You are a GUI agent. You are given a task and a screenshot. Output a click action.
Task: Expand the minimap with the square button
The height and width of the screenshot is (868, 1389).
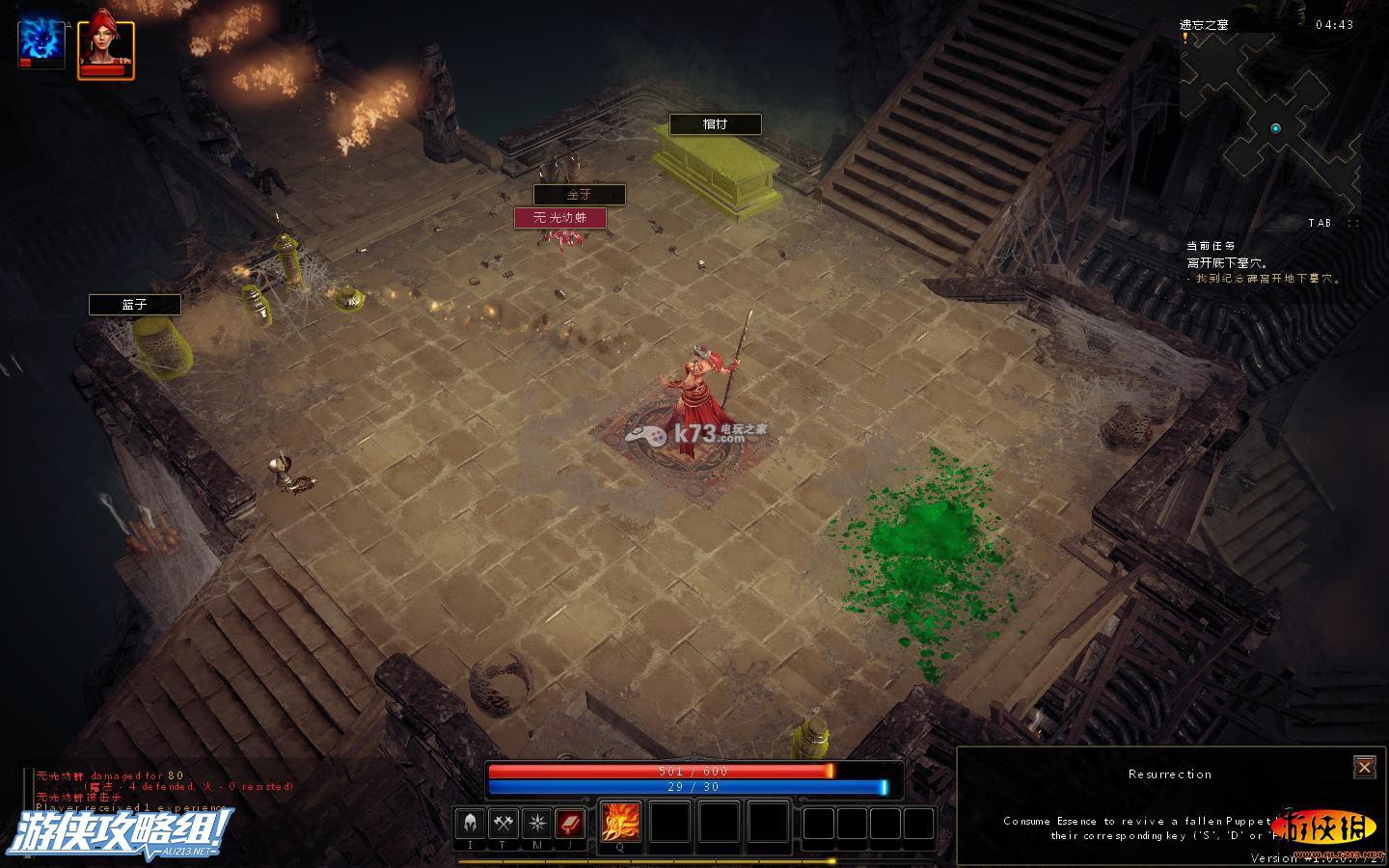point(1353,223)
